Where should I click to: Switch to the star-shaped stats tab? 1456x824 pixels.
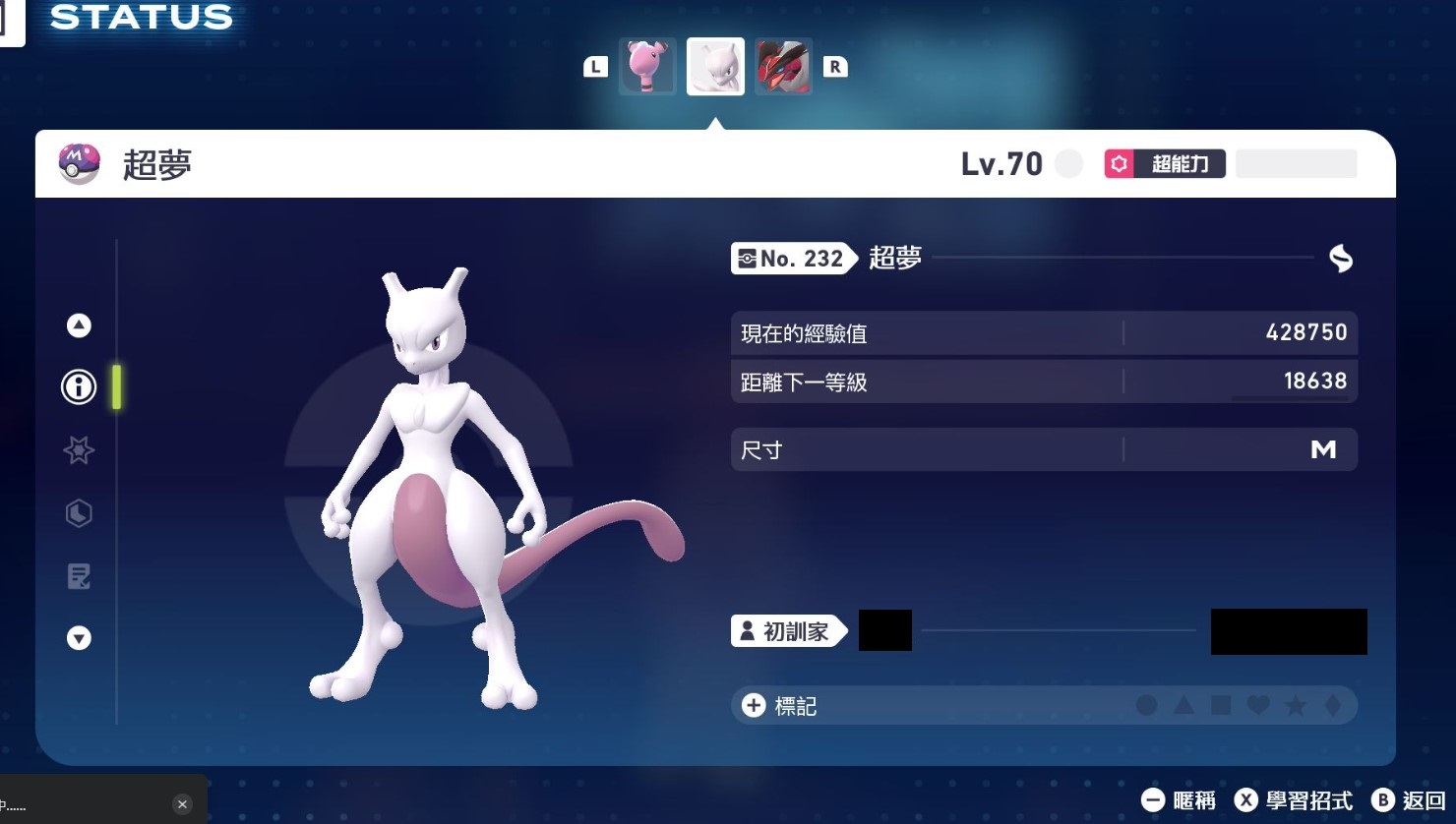pyautogui.click(x=79, y=450)
